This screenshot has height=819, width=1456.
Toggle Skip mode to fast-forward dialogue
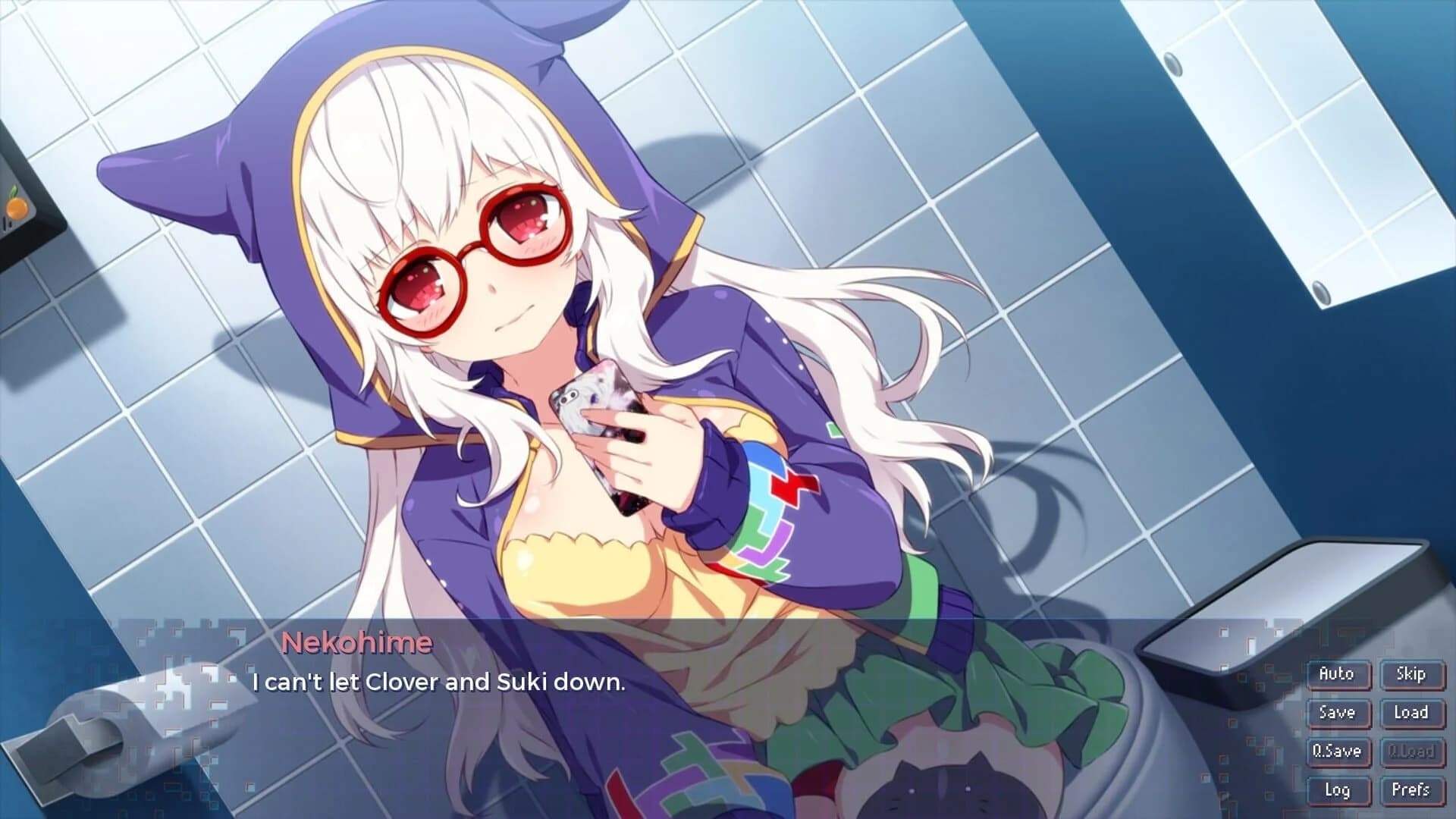(x=1412, y=673)
